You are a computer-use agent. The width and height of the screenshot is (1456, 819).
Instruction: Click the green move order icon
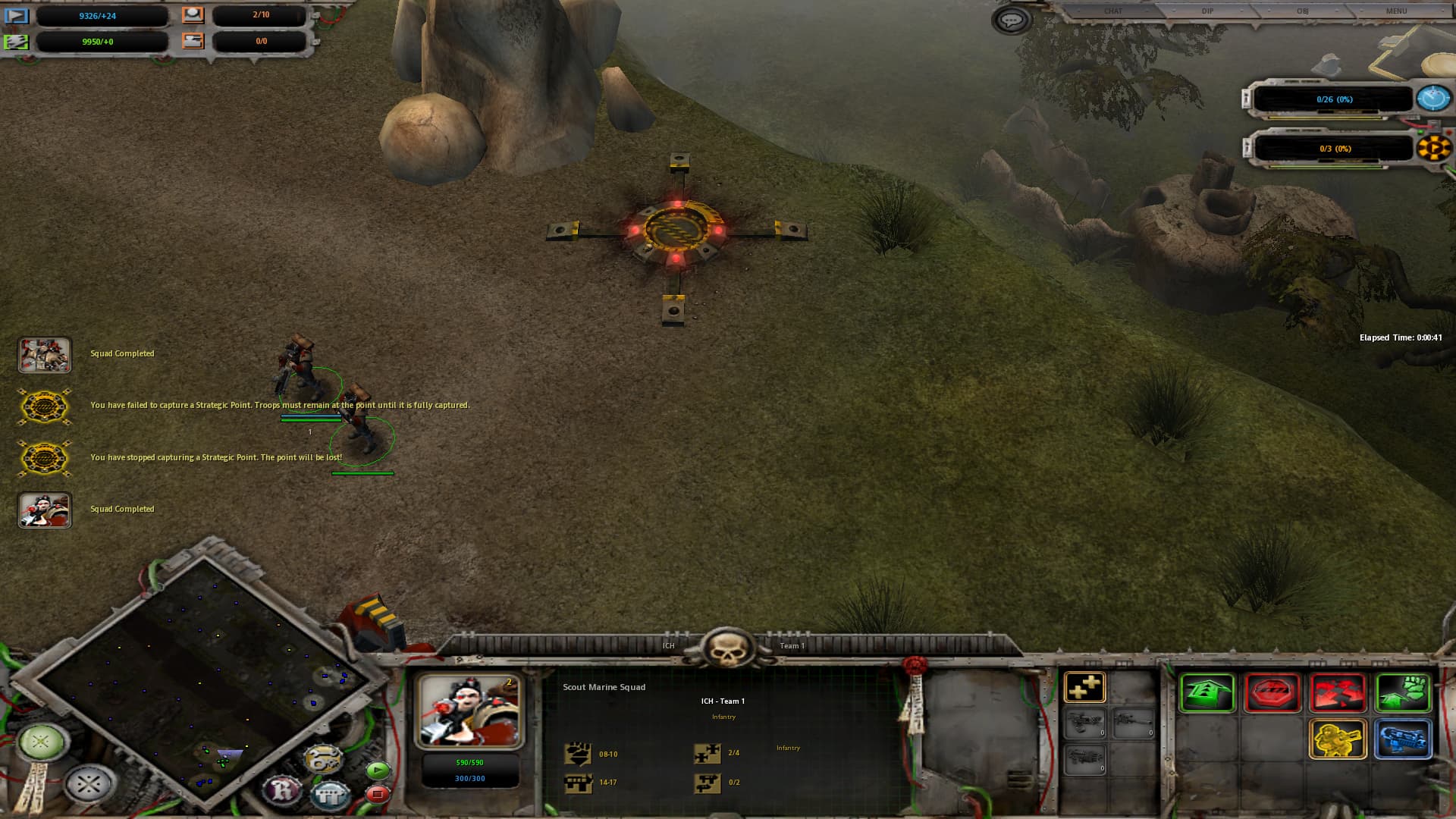point(1207,692)
